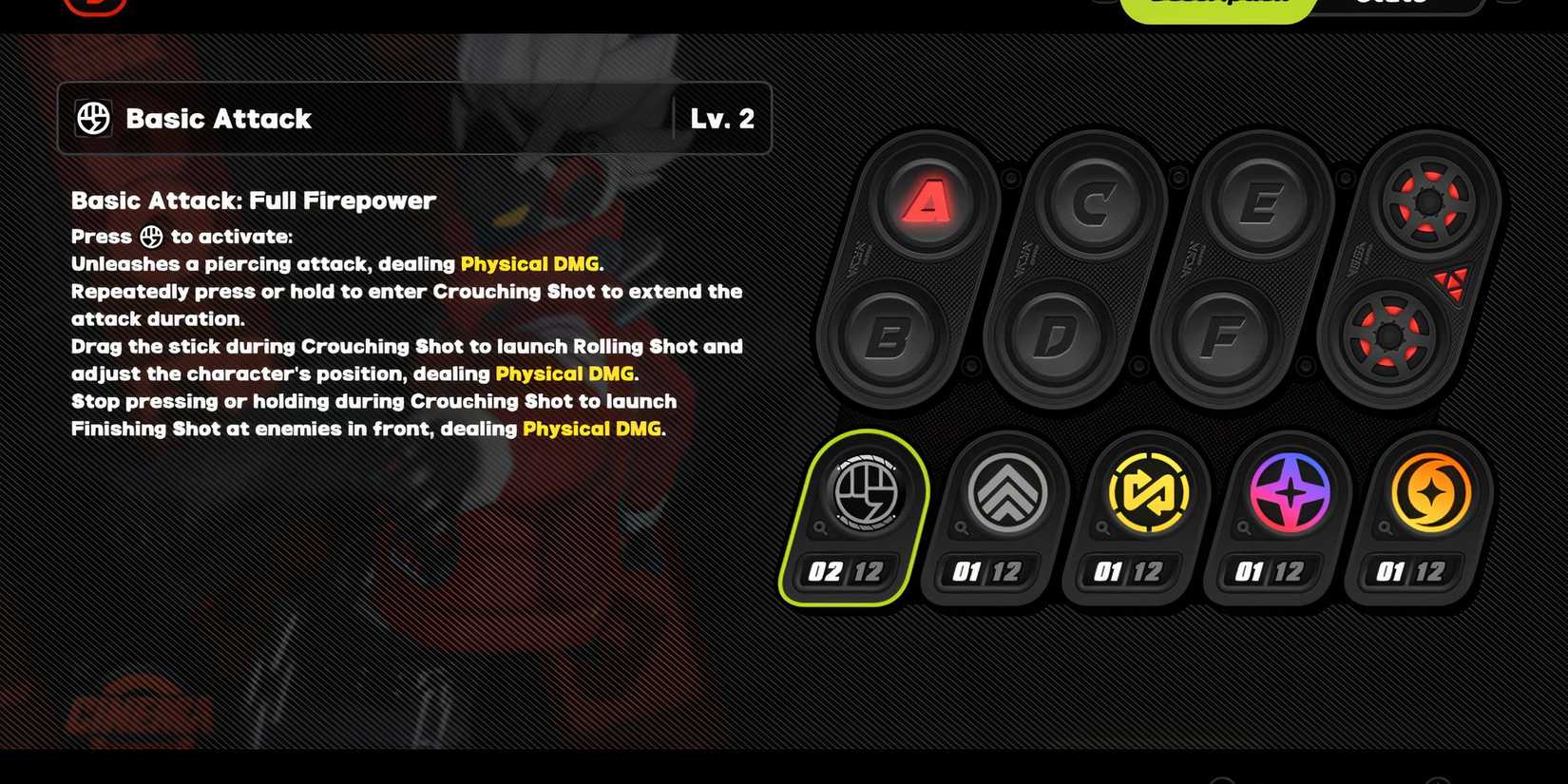Viewport: 1568px width, 784px height.
Task: Switch to the Stats tab
Action: 1389,4
